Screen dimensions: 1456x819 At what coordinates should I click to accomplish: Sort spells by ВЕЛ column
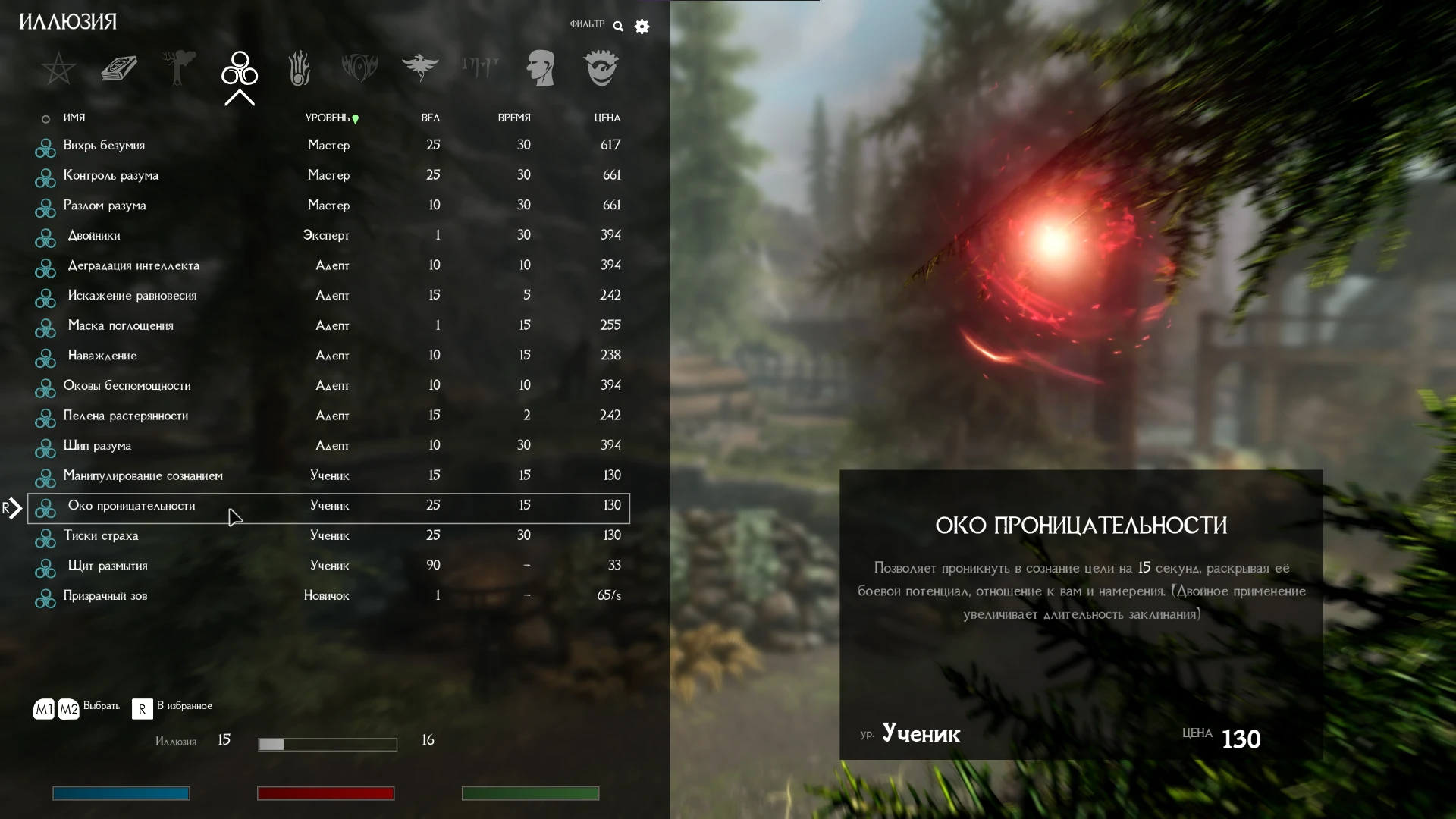coord(430,118)
